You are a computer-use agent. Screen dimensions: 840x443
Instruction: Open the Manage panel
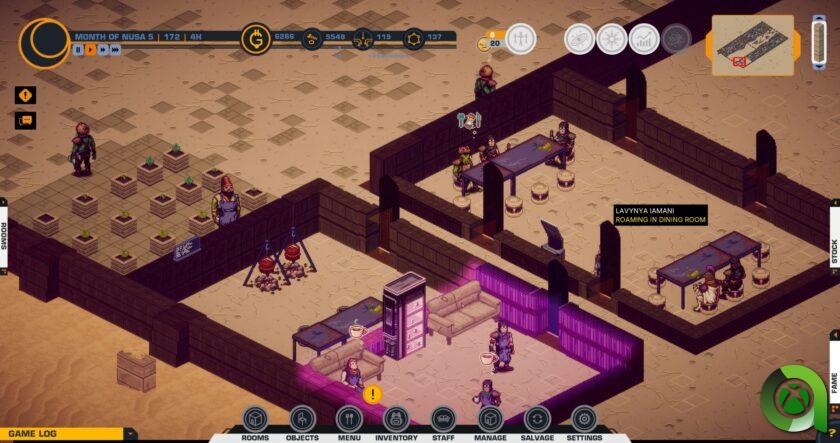tap(490, 419)
